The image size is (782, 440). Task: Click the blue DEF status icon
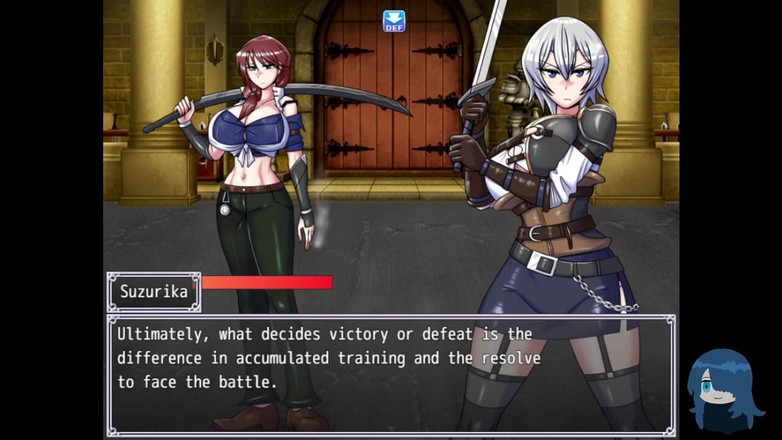[x=394, y=21]
